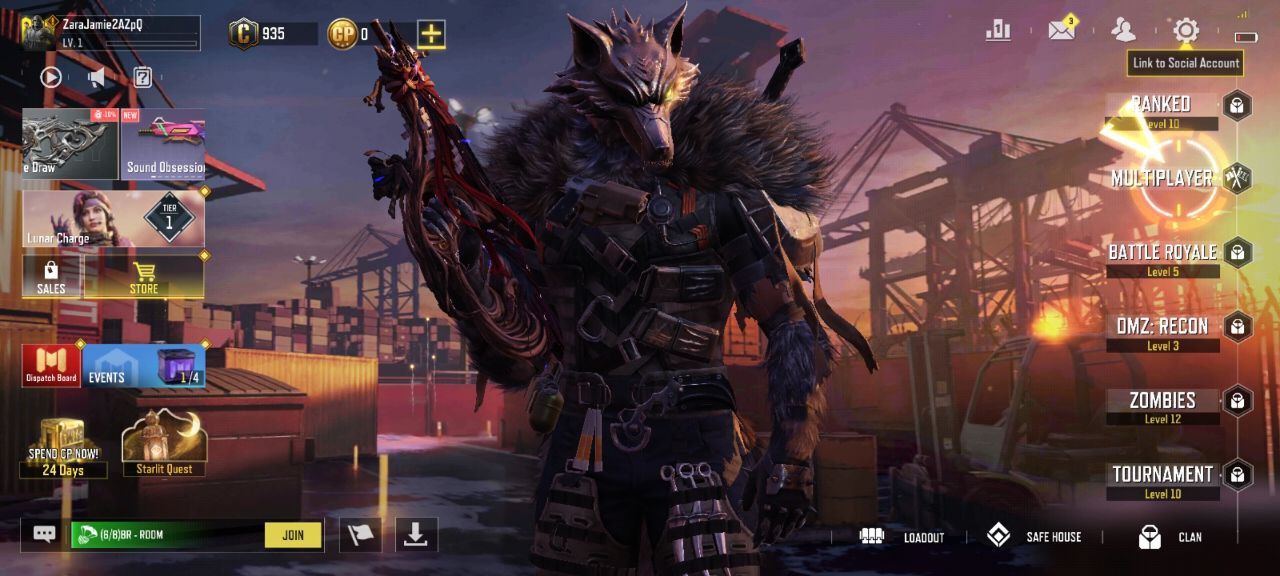Join the BR room

293,535
